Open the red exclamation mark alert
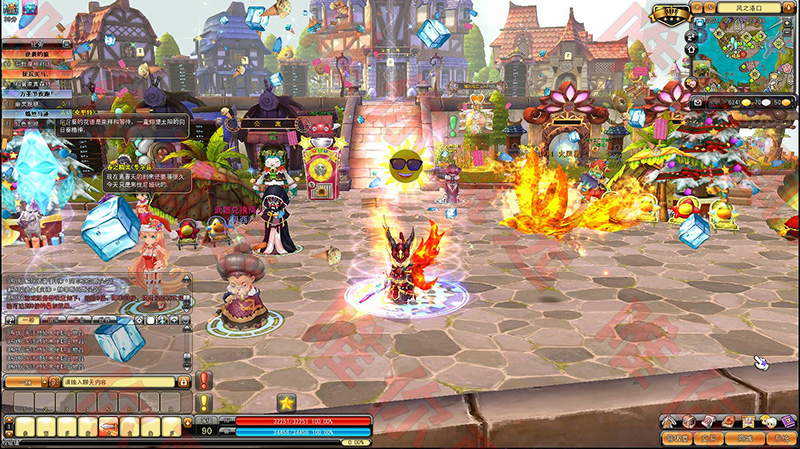The width and height of the screenshot is (800, 449). [205, 381]
